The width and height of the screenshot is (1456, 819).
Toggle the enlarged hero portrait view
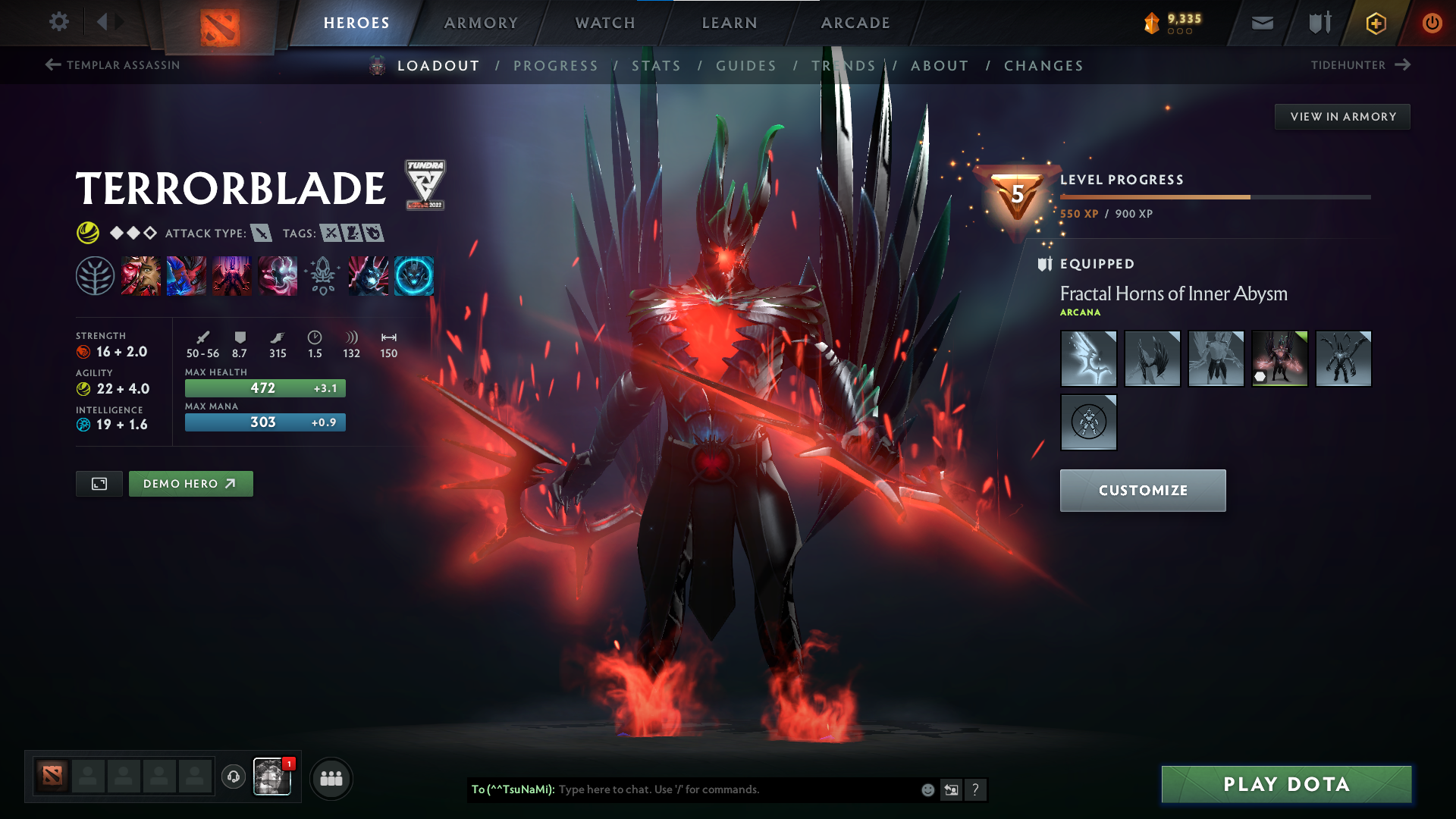(99, 483)
